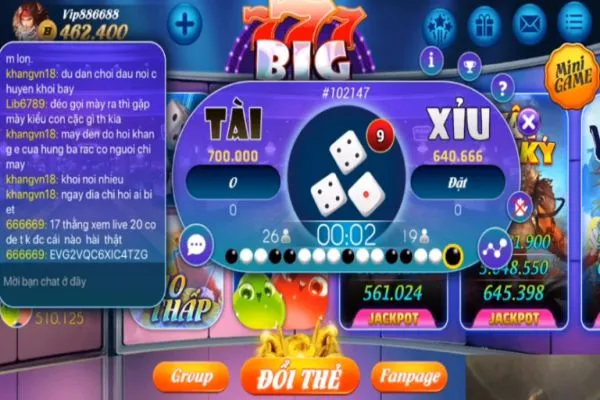
Task: Open the Mini GAME badge
Action: (570, 73)
